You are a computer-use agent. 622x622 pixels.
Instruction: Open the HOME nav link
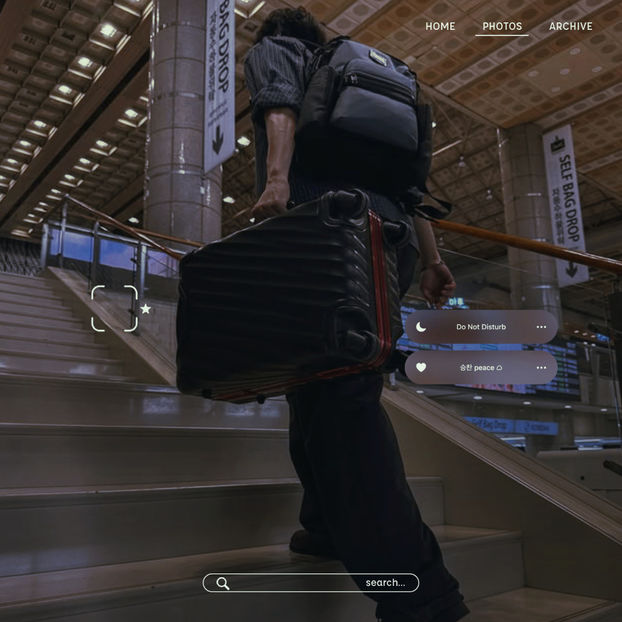440,26
